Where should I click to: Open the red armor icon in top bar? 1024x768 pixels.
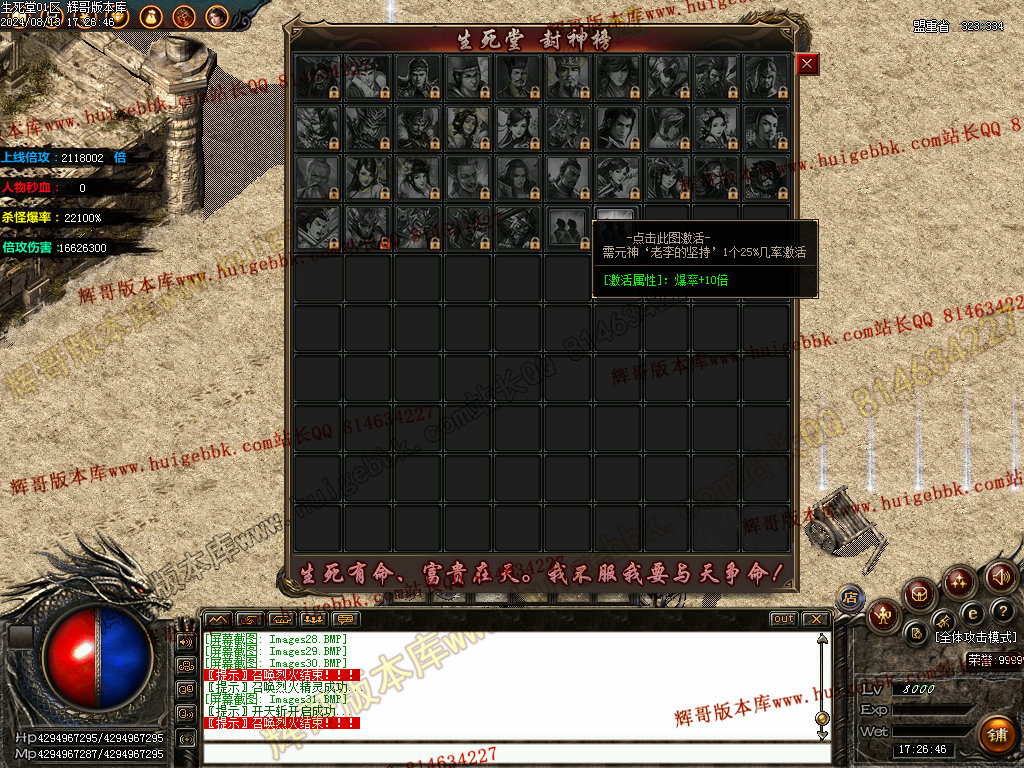point(183,16)
